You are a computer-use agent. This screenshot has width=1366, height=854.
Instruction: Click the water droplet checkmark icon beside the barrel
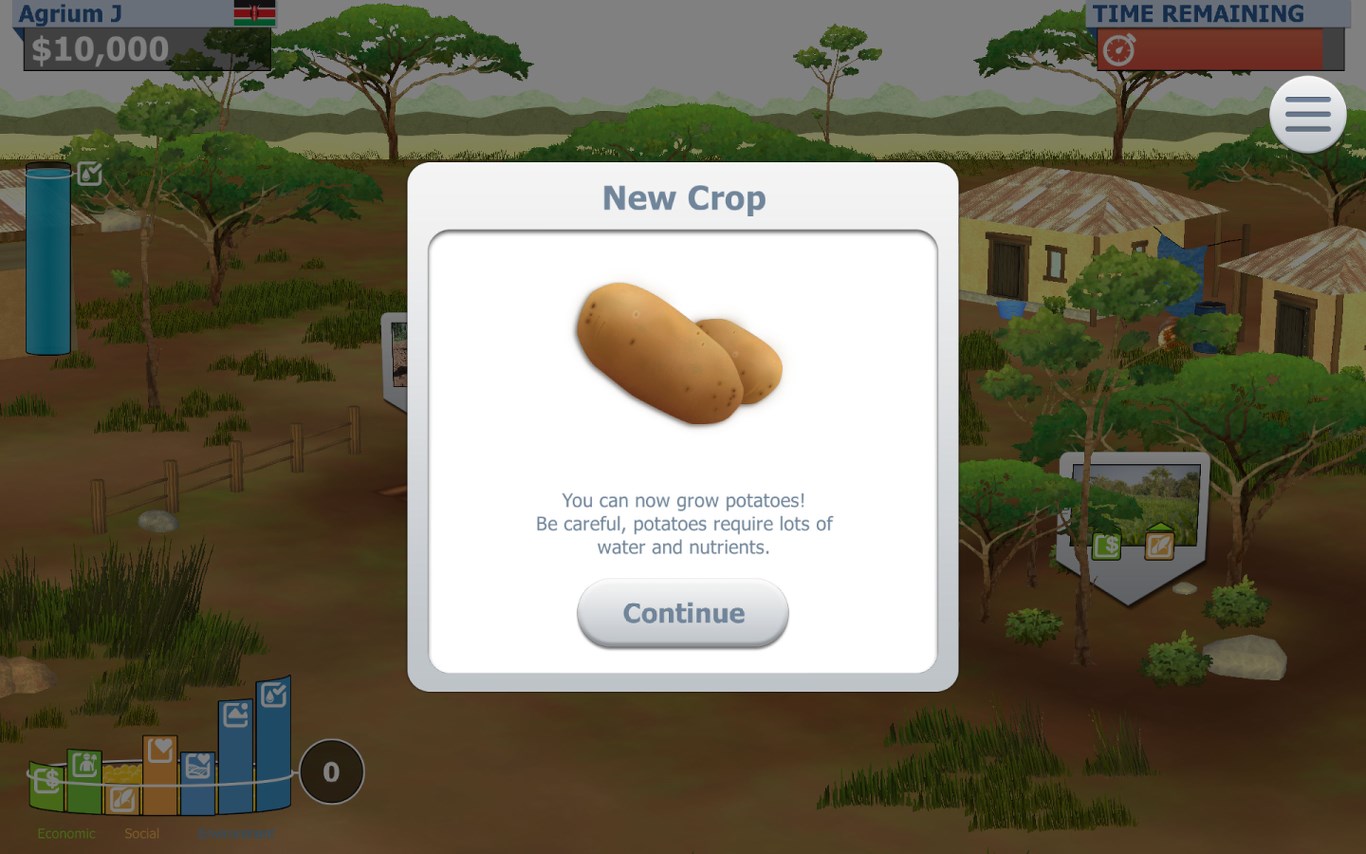[89, 172]
